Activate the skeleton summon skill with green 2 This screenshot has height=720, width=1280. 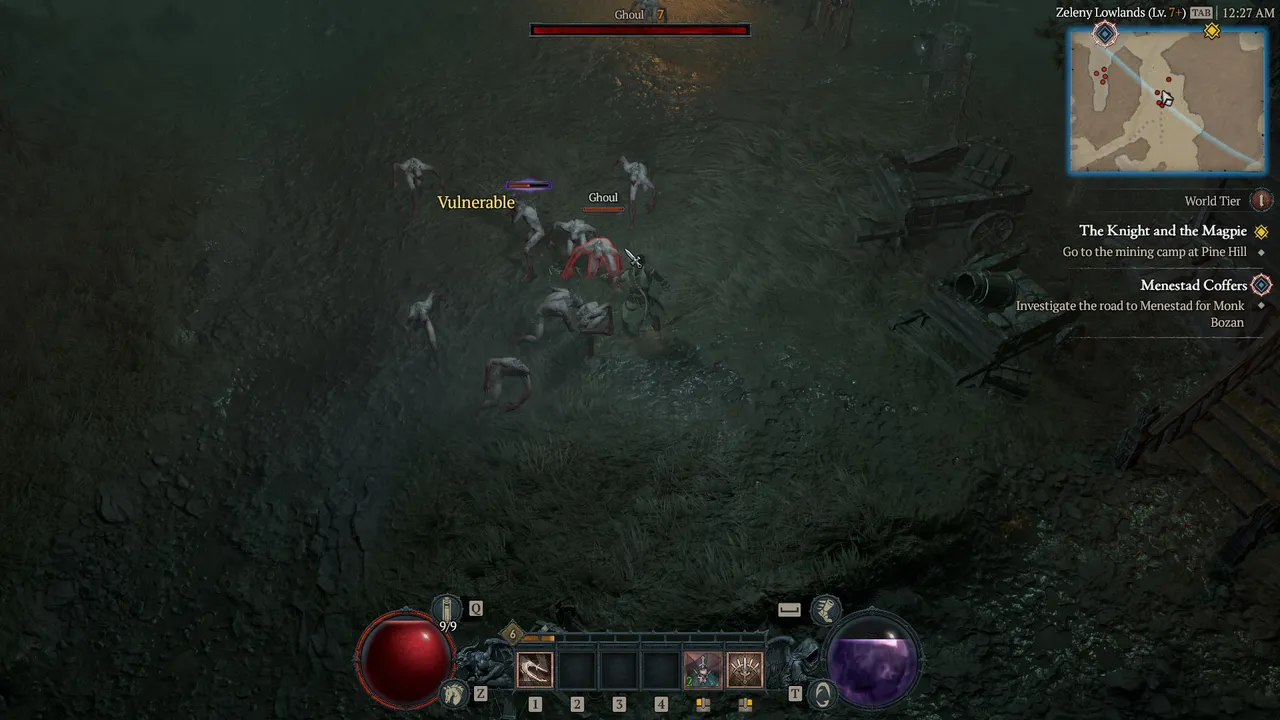pyautogui.click(x=702, y=670)
